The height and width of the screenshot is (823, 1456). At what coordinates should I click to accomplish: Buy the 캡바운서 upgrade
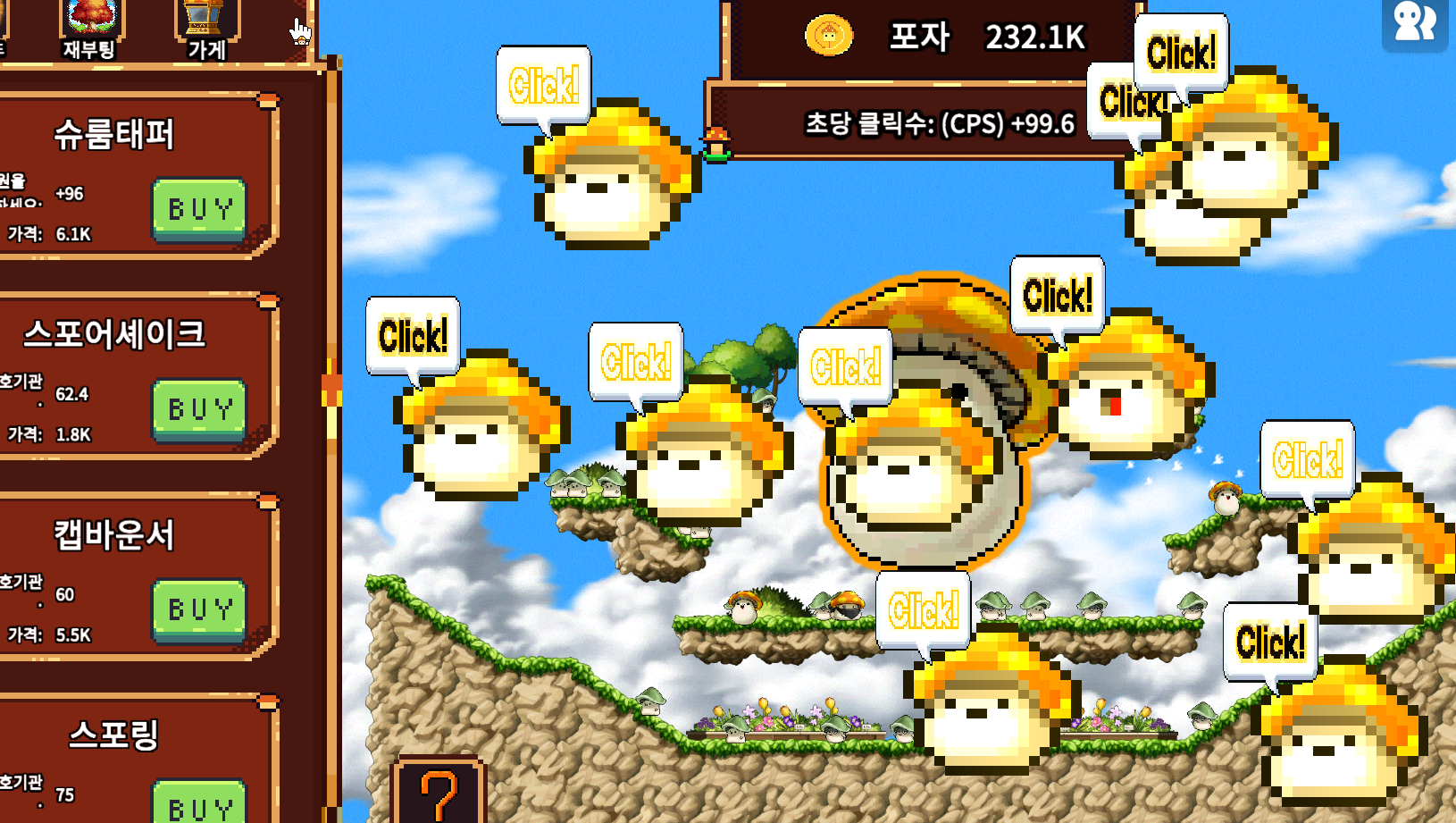(x=199, y=609)
